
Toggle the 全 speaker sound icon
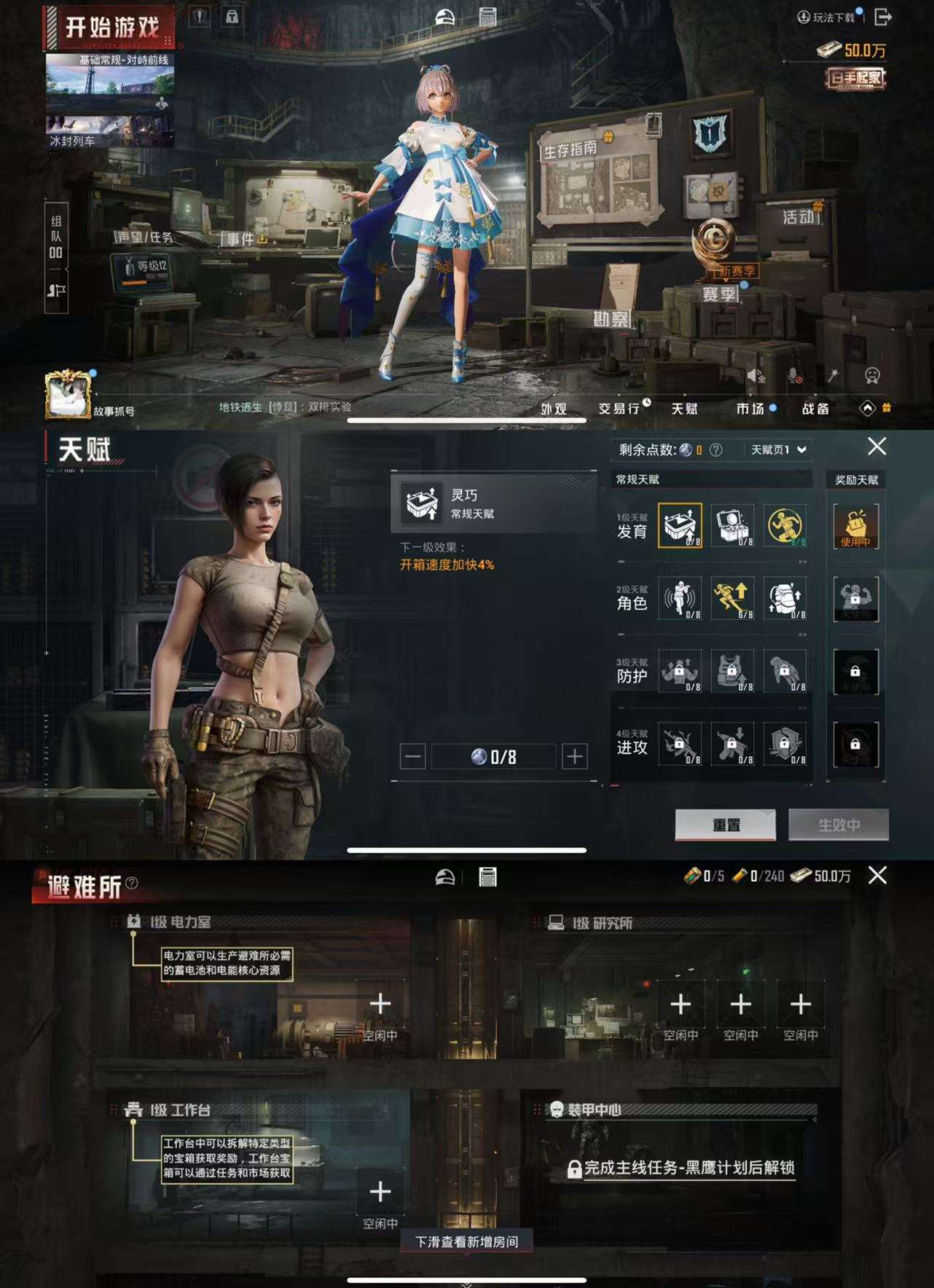tap(758, 377)
